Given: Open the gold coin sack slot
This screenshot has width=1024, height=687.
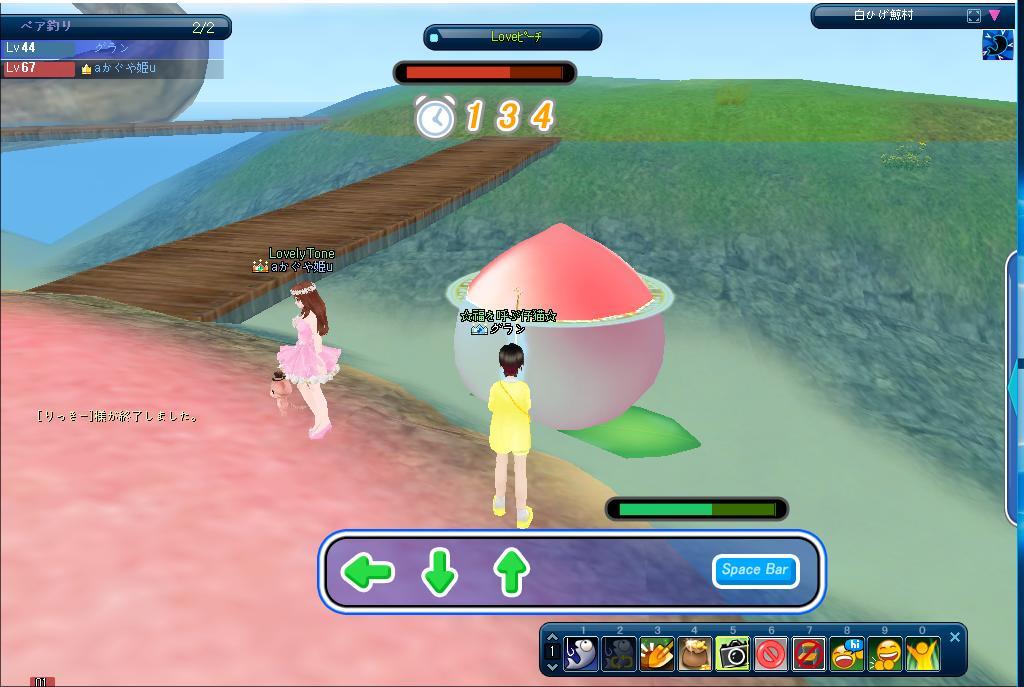Looking at the screenshot, I should tap(695, 654).
